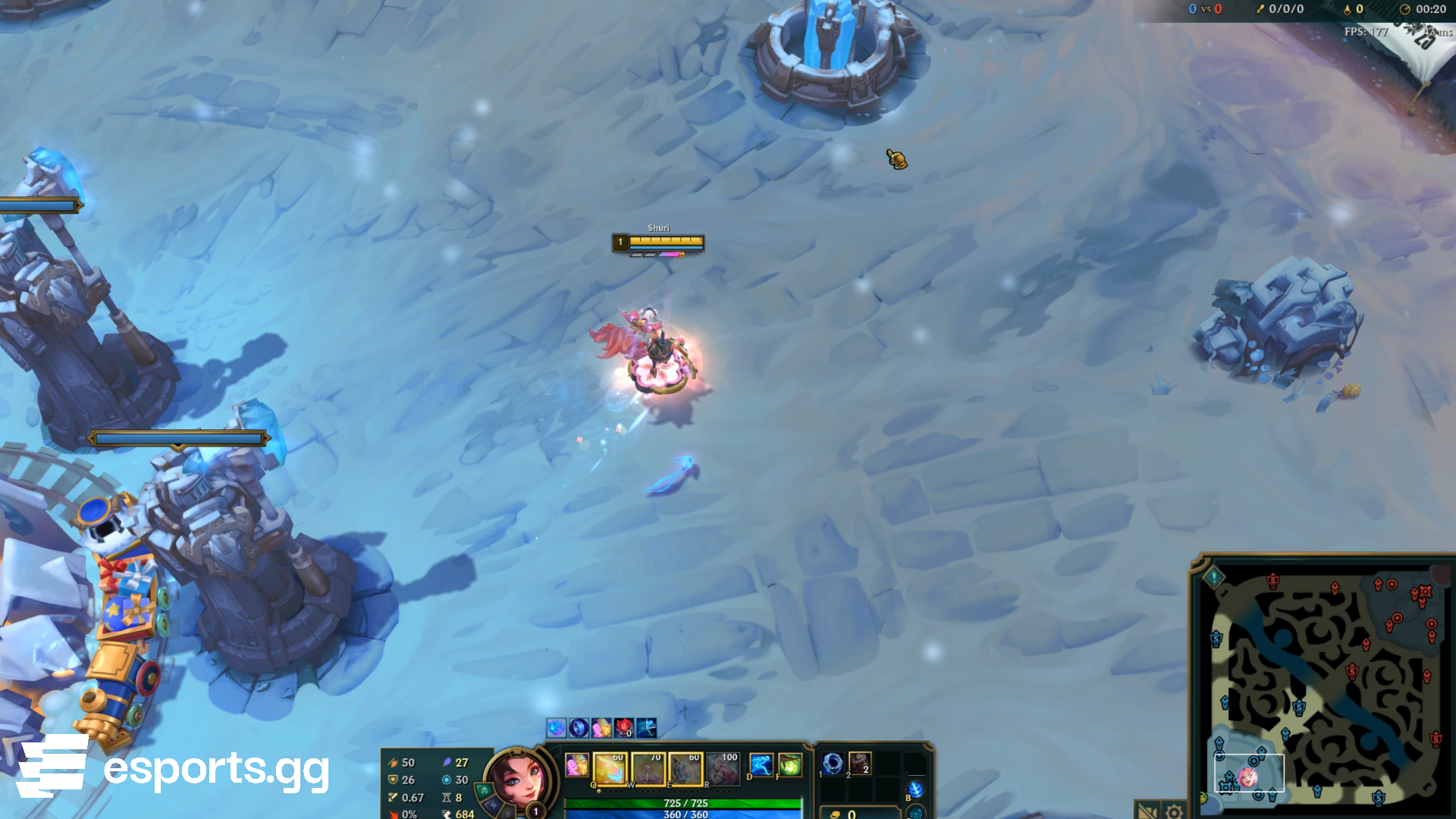
Task: Select the blue ring item slot
Action: click(833, 763)
